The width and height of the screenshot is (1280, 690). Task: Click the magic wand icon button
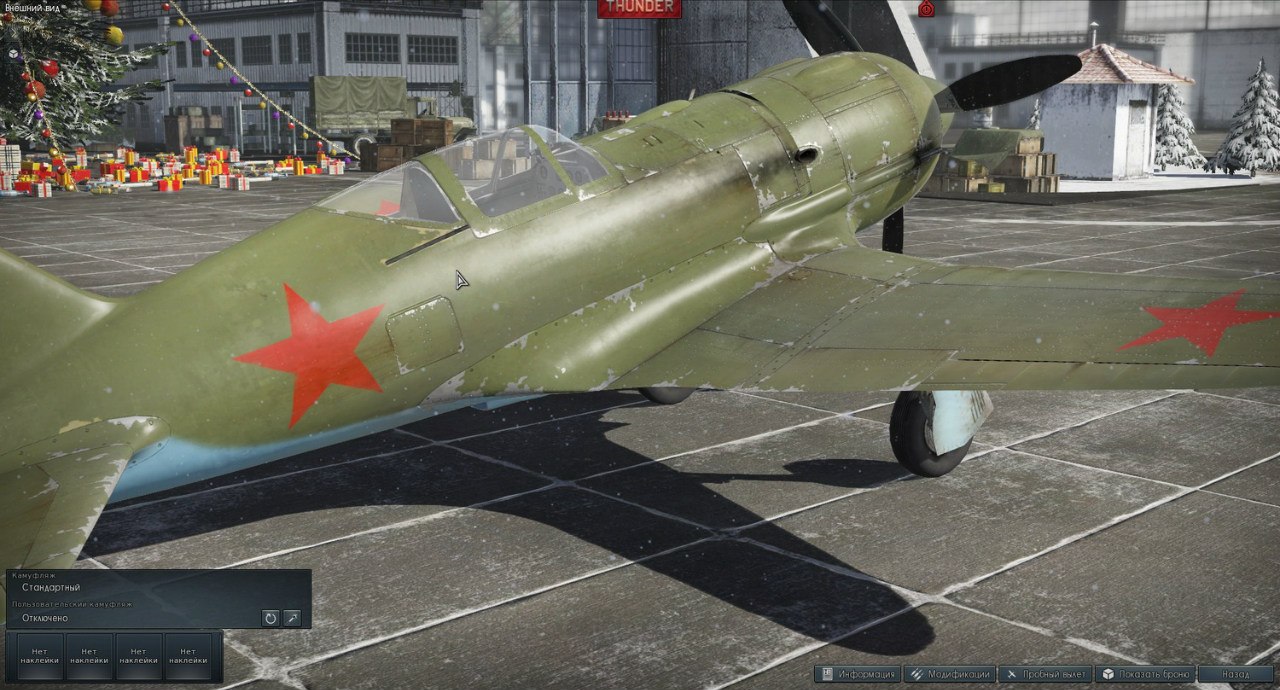[292, 618]
